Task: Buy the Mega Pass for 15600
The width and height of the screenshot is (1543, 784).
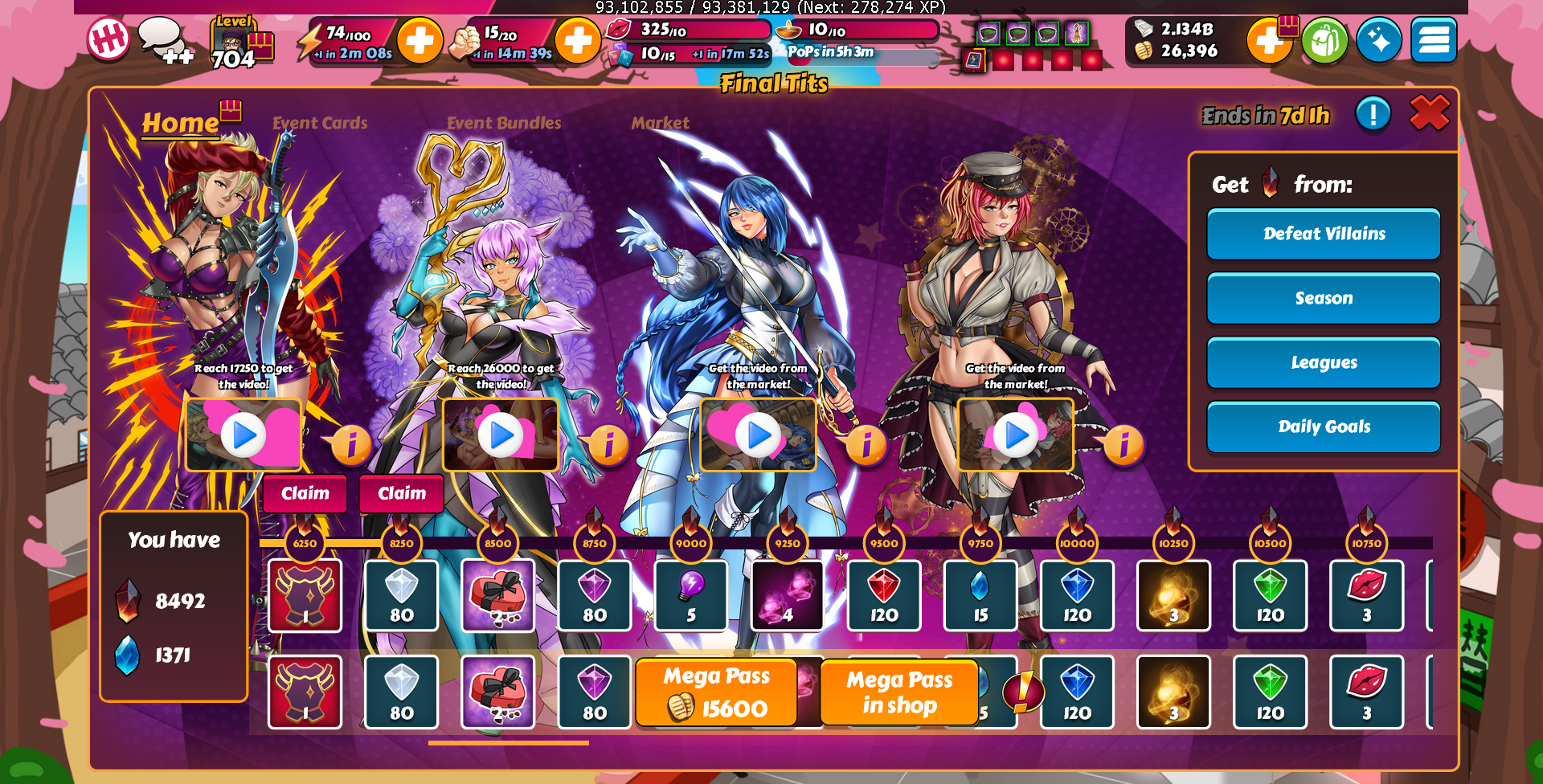Action: pyautogui.click(x=716, y=692)
